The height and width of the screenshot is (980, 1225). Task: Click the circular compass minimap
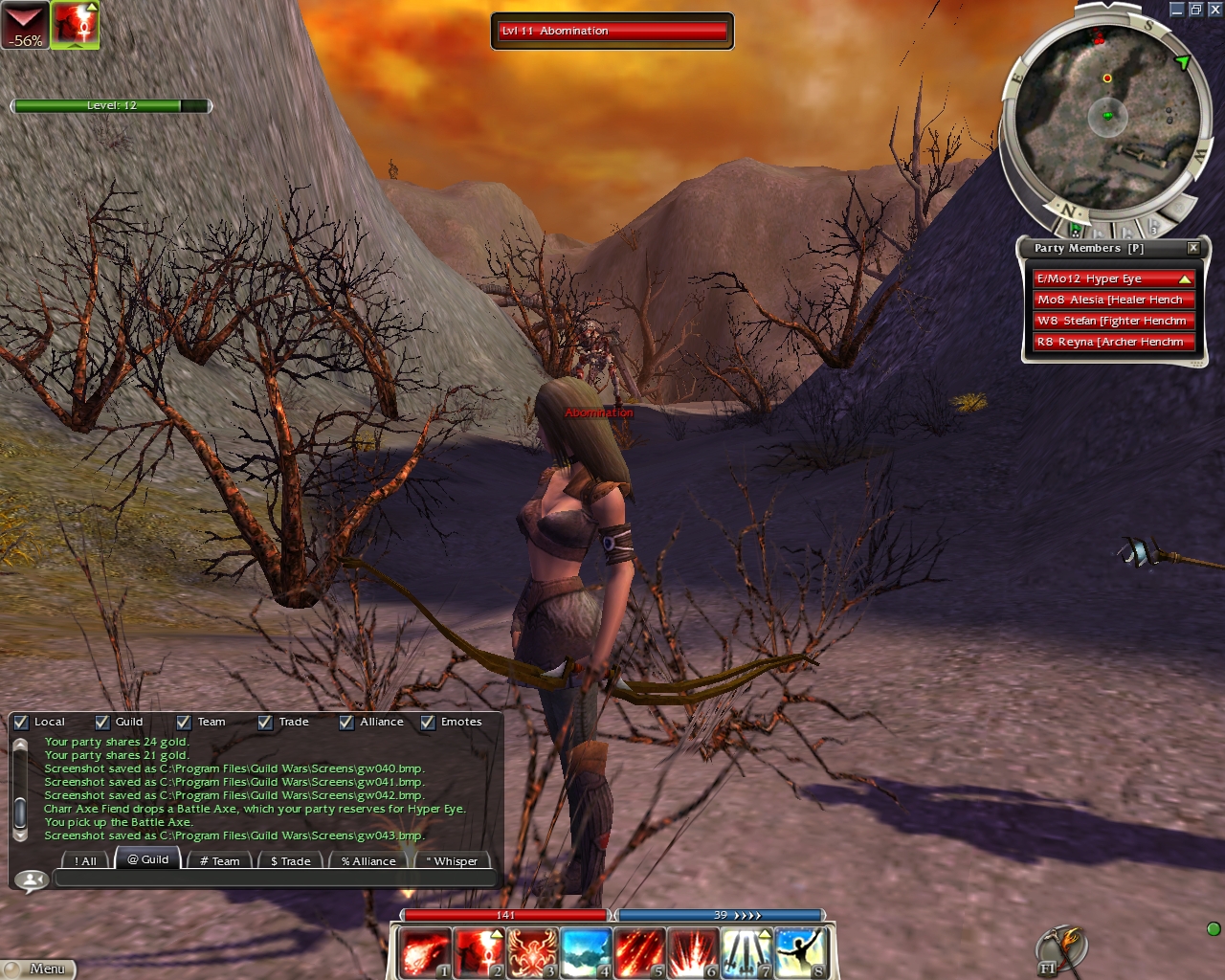1107,115
